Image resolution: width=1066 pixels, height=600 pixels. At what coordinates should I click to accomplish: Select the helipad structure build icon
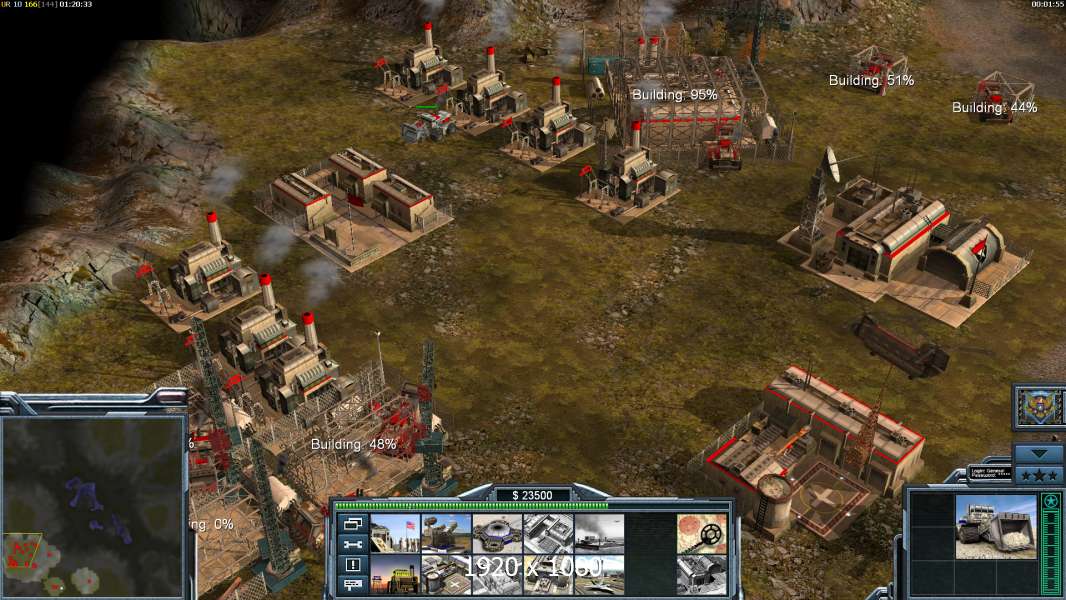(446, 575)
